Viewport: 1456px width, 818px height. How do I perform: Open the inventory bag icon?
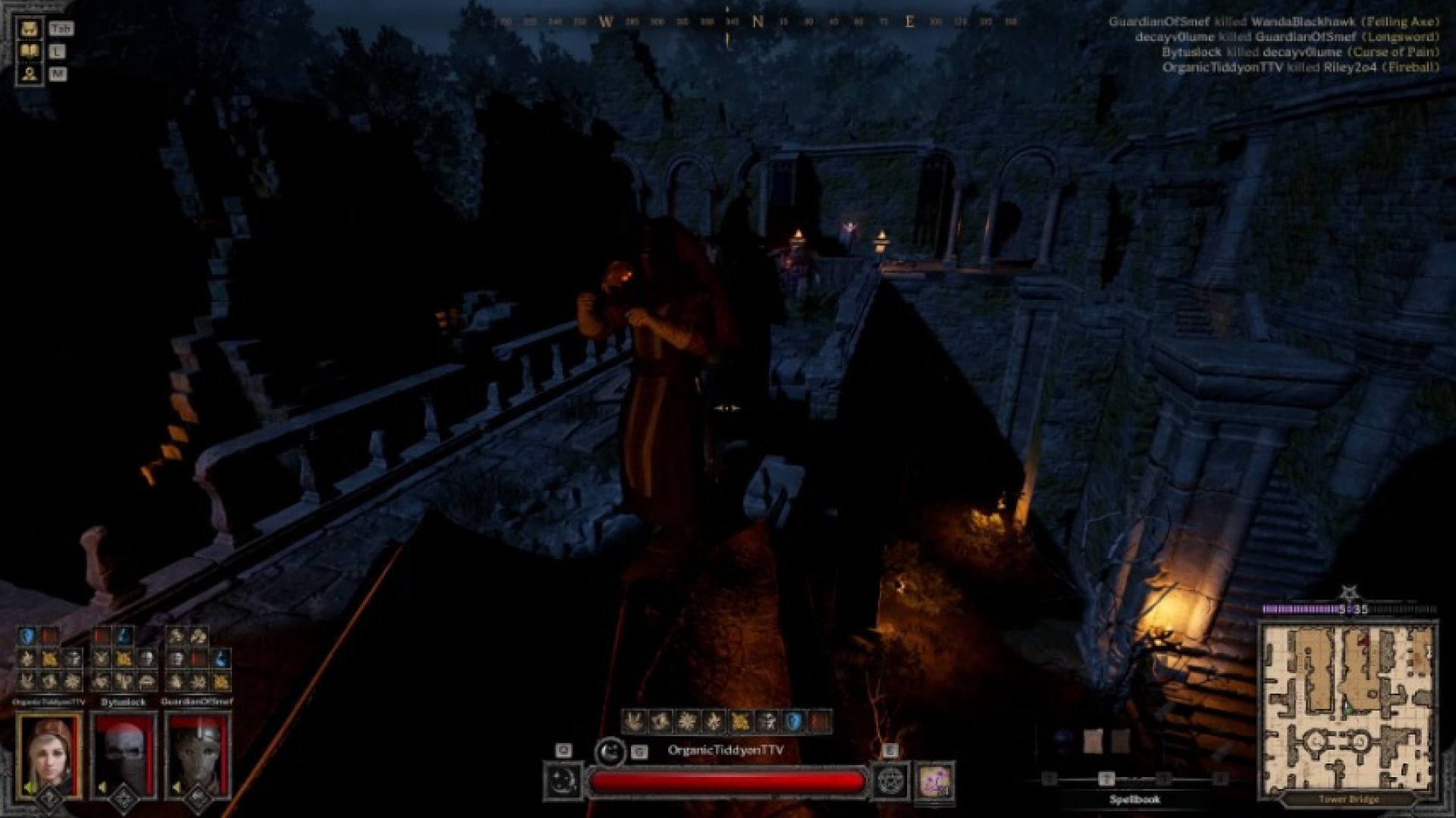coord(30,30)
